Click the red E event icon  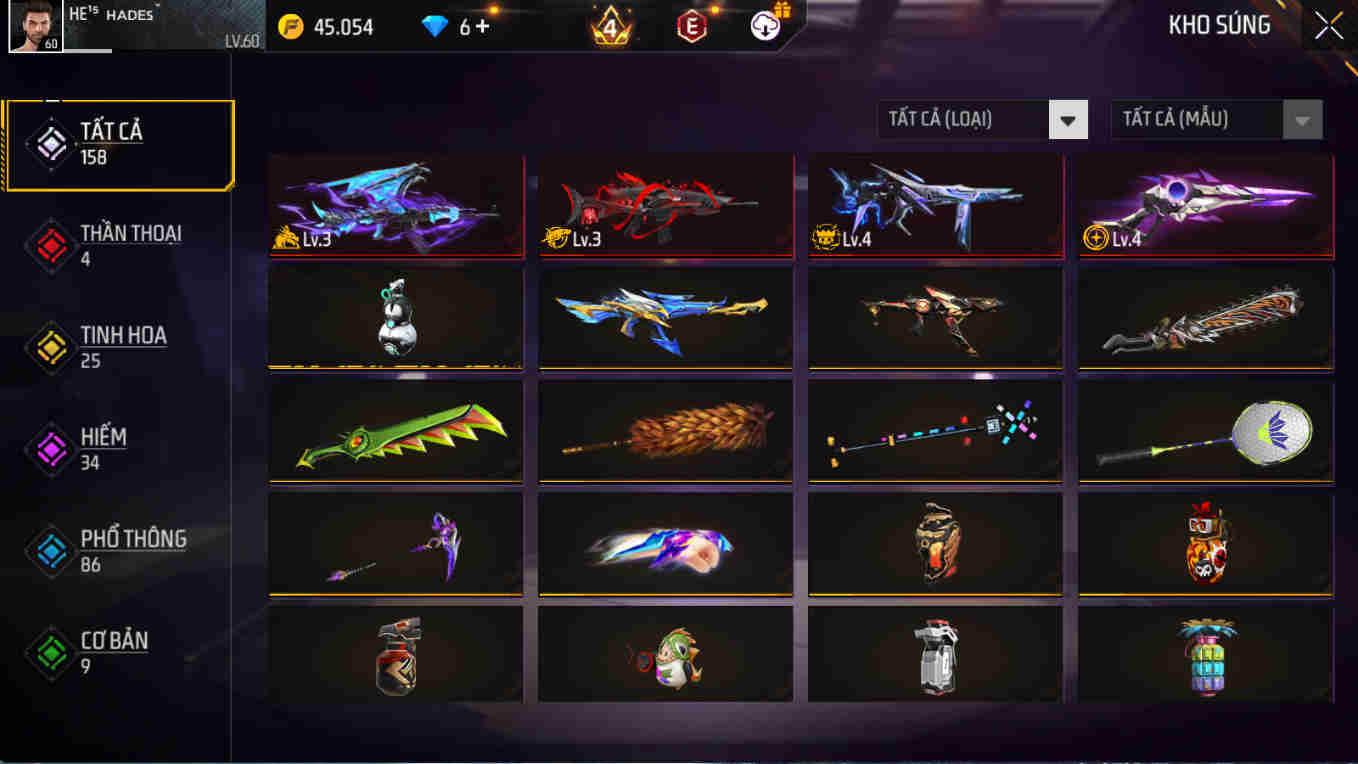tap(692, 25)
